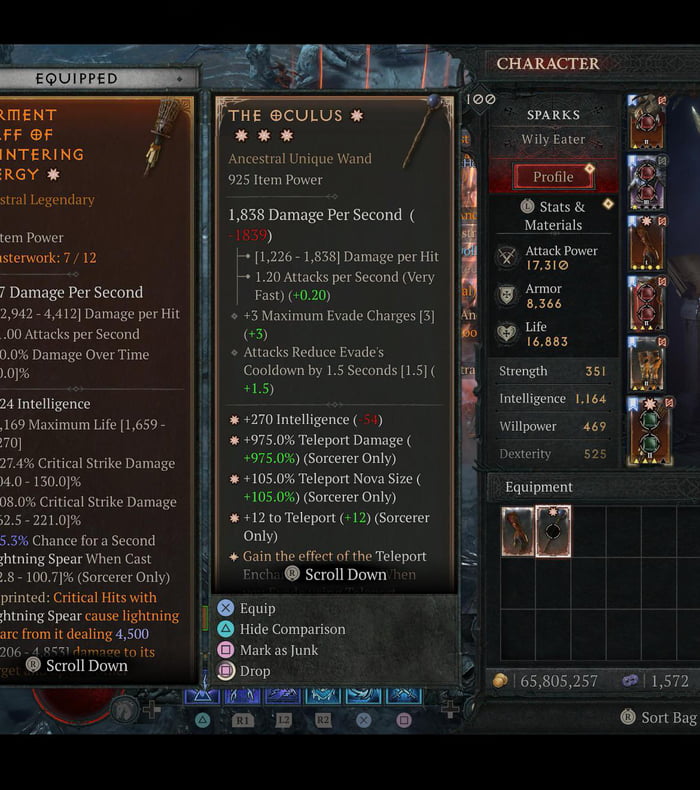
Task: Select equipped item with two green gems
Action: pyautogui.click(x=648, y=432)
